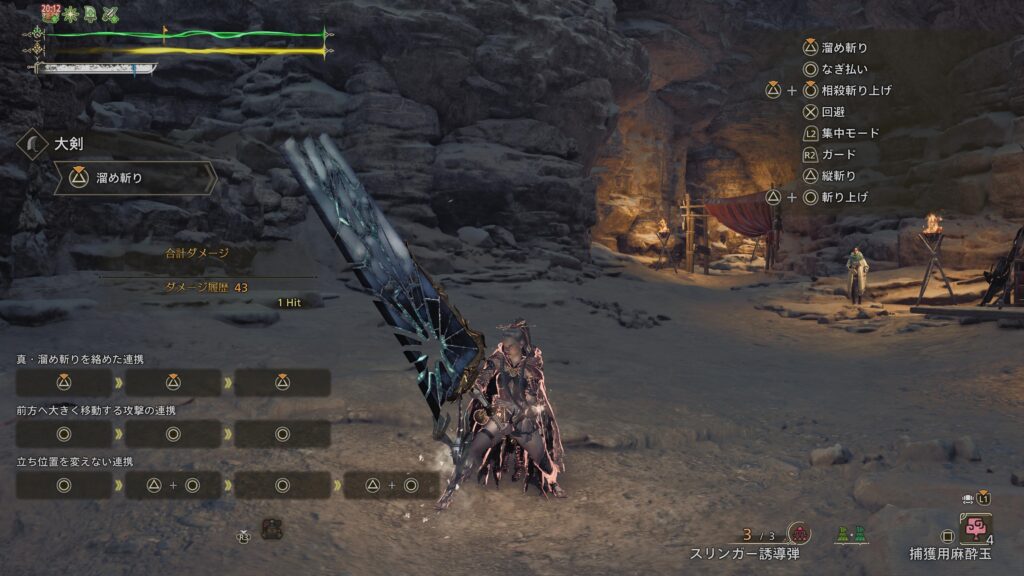Select the 大剣 great sword weapon icon

pos(35,144)
